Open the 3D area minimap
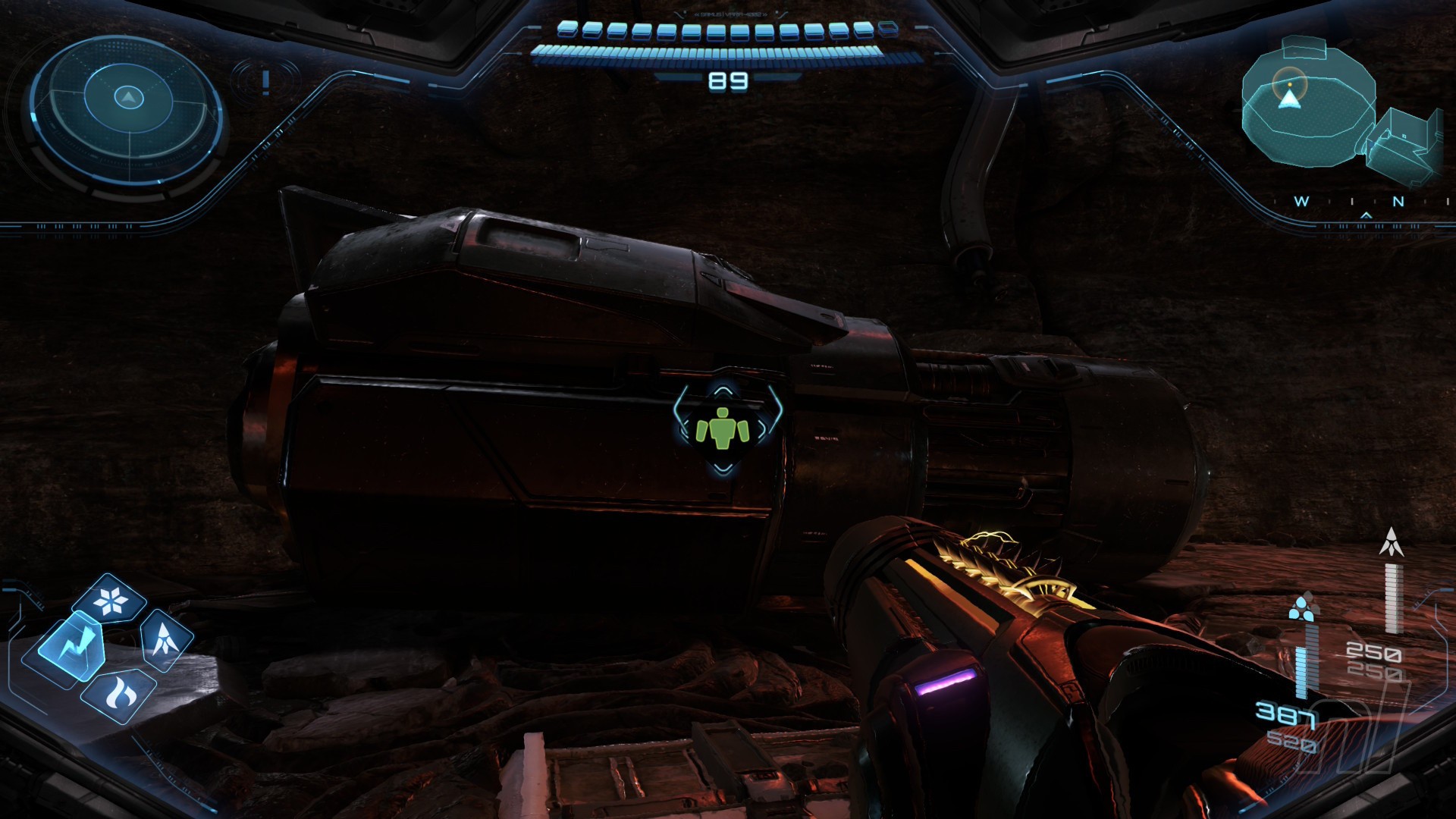Screen dimensions: 1456x819 1338,114
